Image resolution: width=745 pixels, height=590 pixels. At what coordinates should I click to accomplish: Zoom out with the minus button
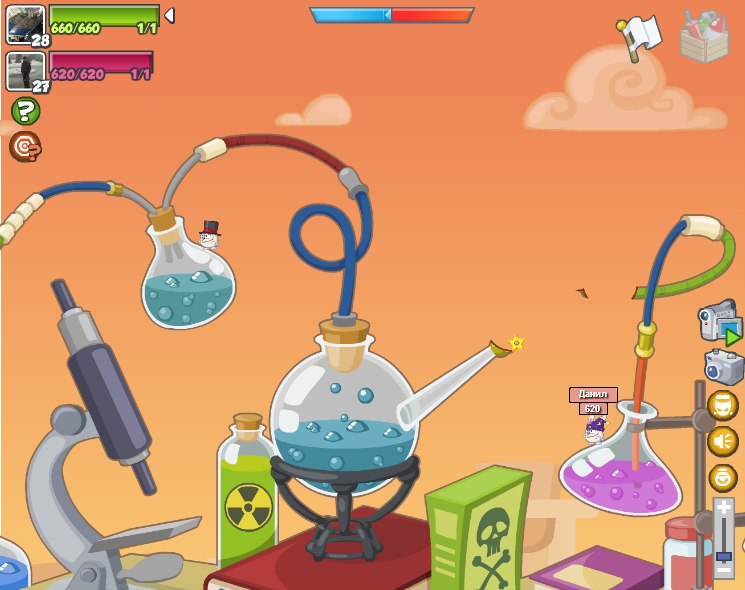(724, 571)
